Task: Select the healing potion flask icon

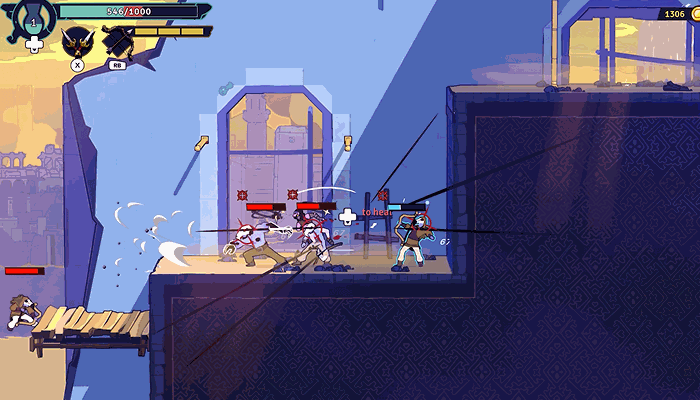Action: [x=34, y=18]
